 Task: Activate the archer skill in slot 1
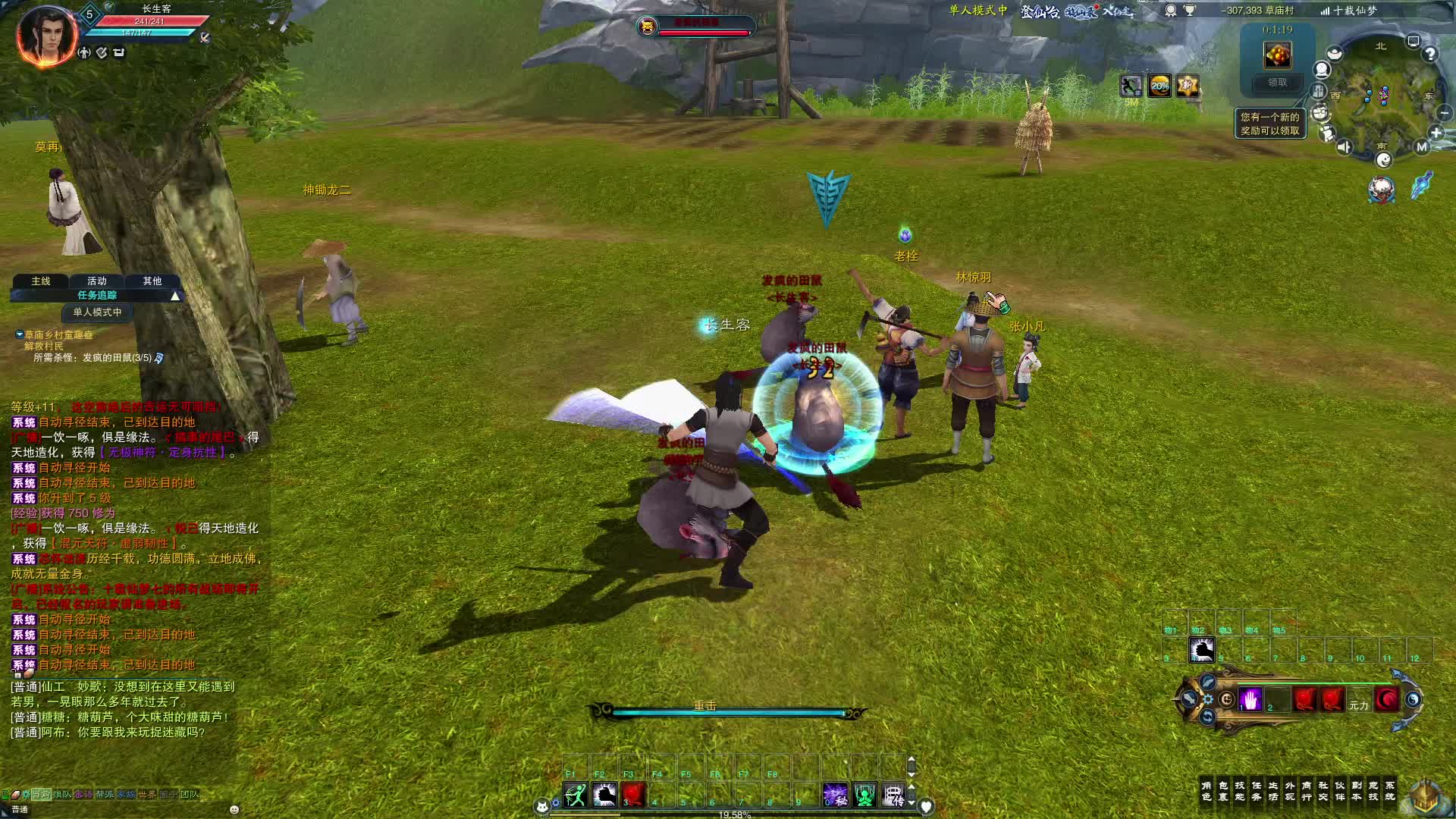[x=576, y=795]
